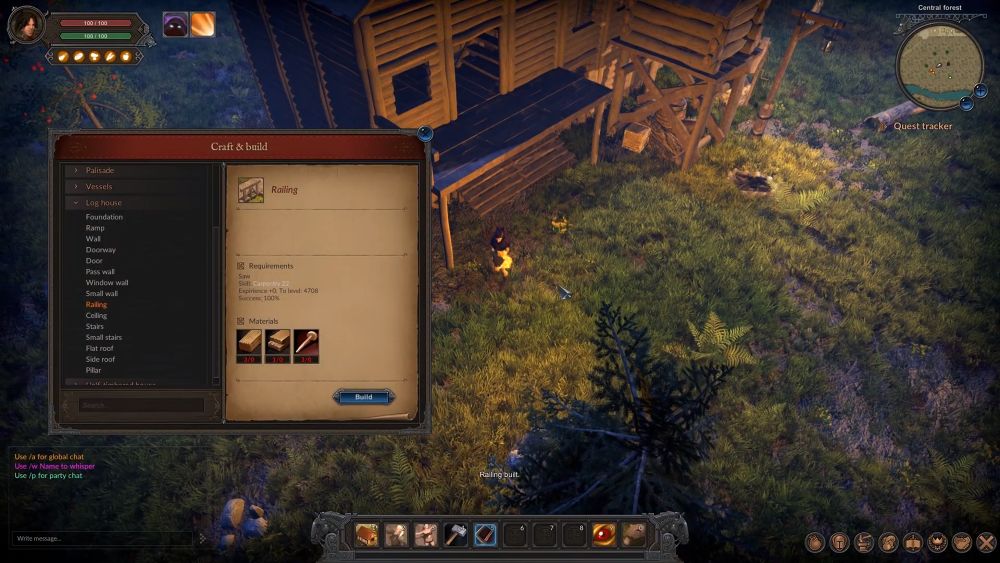Click the Write message chat box

(x=100, y=538)
